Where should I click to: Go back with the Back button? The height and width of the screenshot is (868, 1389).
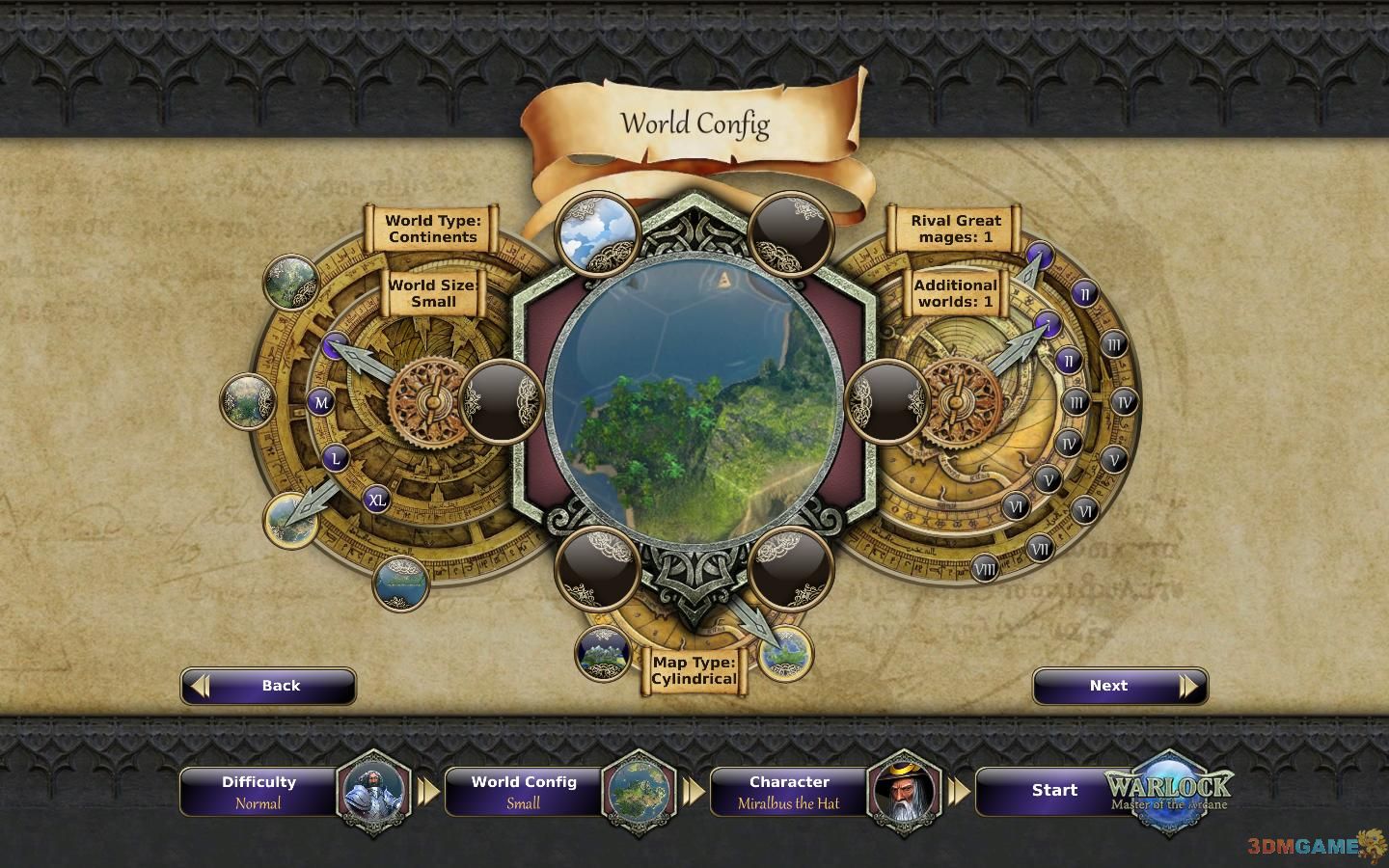coord(268,686)
